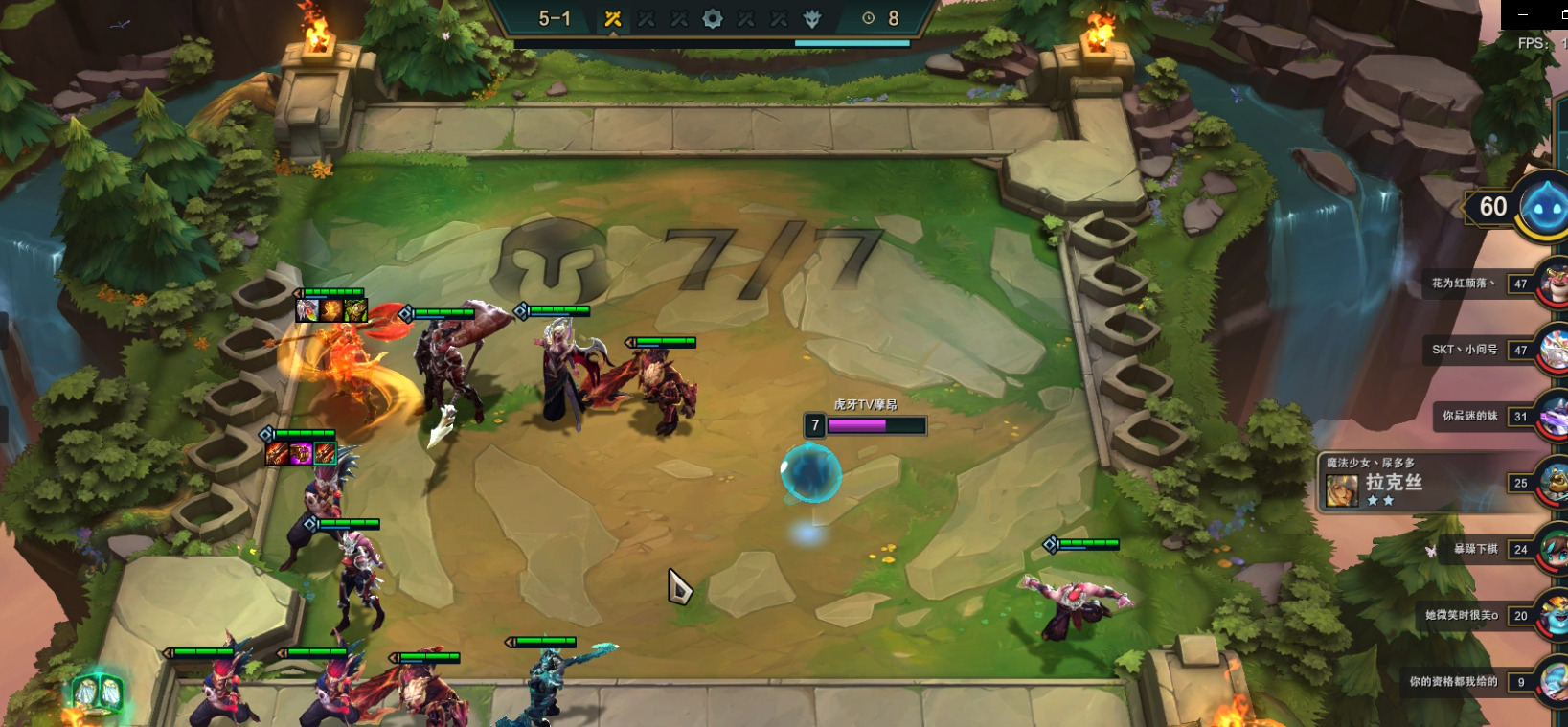Minimize the game window
The image size is (1568, 727).
tap(1523, 14)
